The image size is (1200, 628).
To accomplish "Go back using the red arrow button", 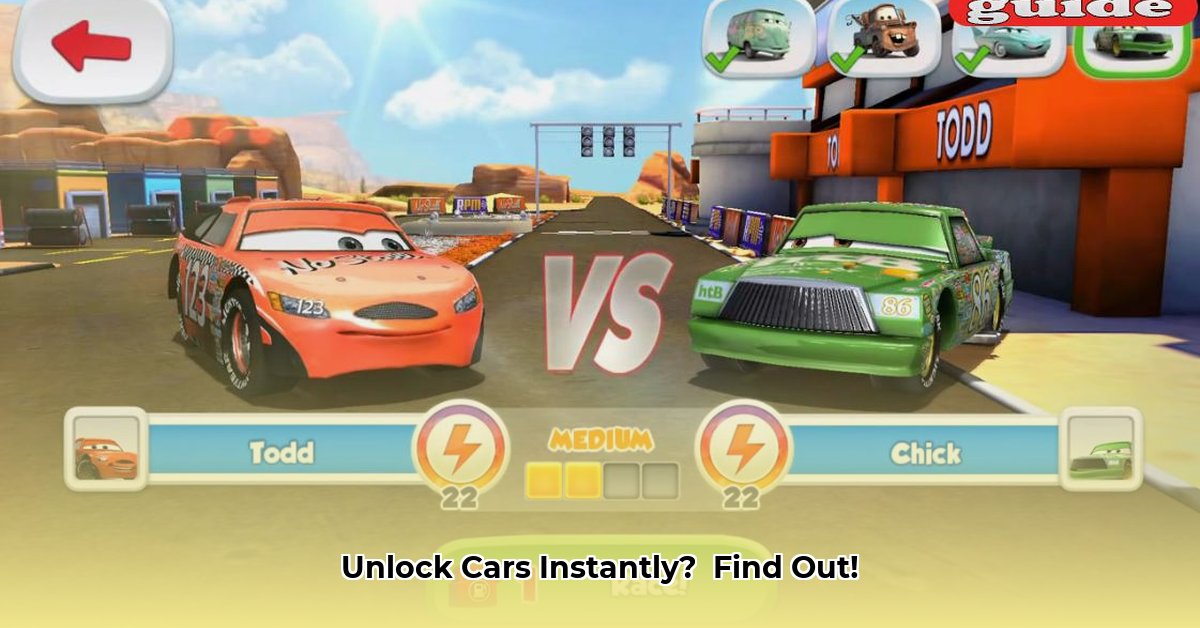I will pyautogui.click(x=92, y=46).
